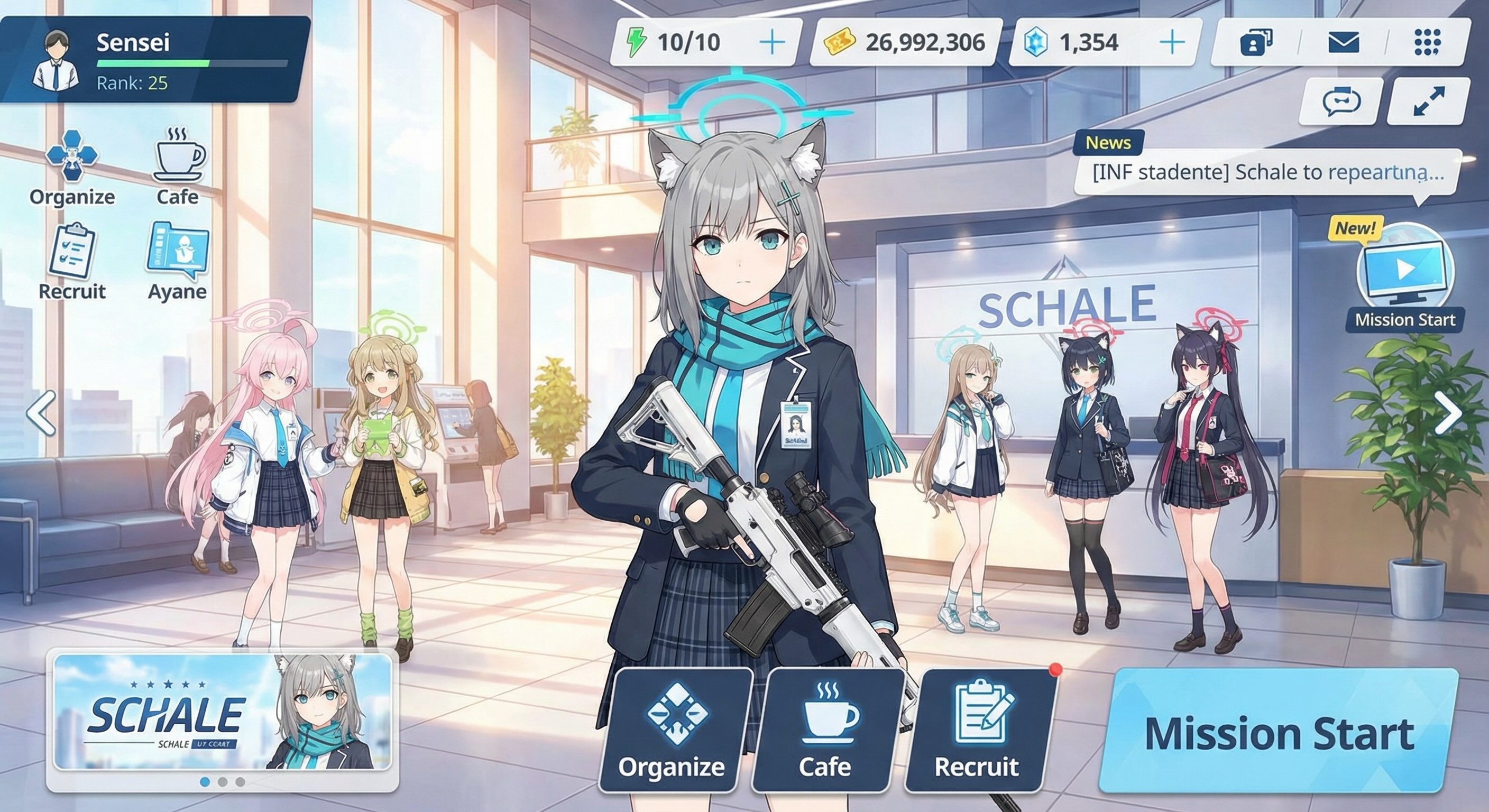Open the chat speech bubble button

coord(1341,101)
